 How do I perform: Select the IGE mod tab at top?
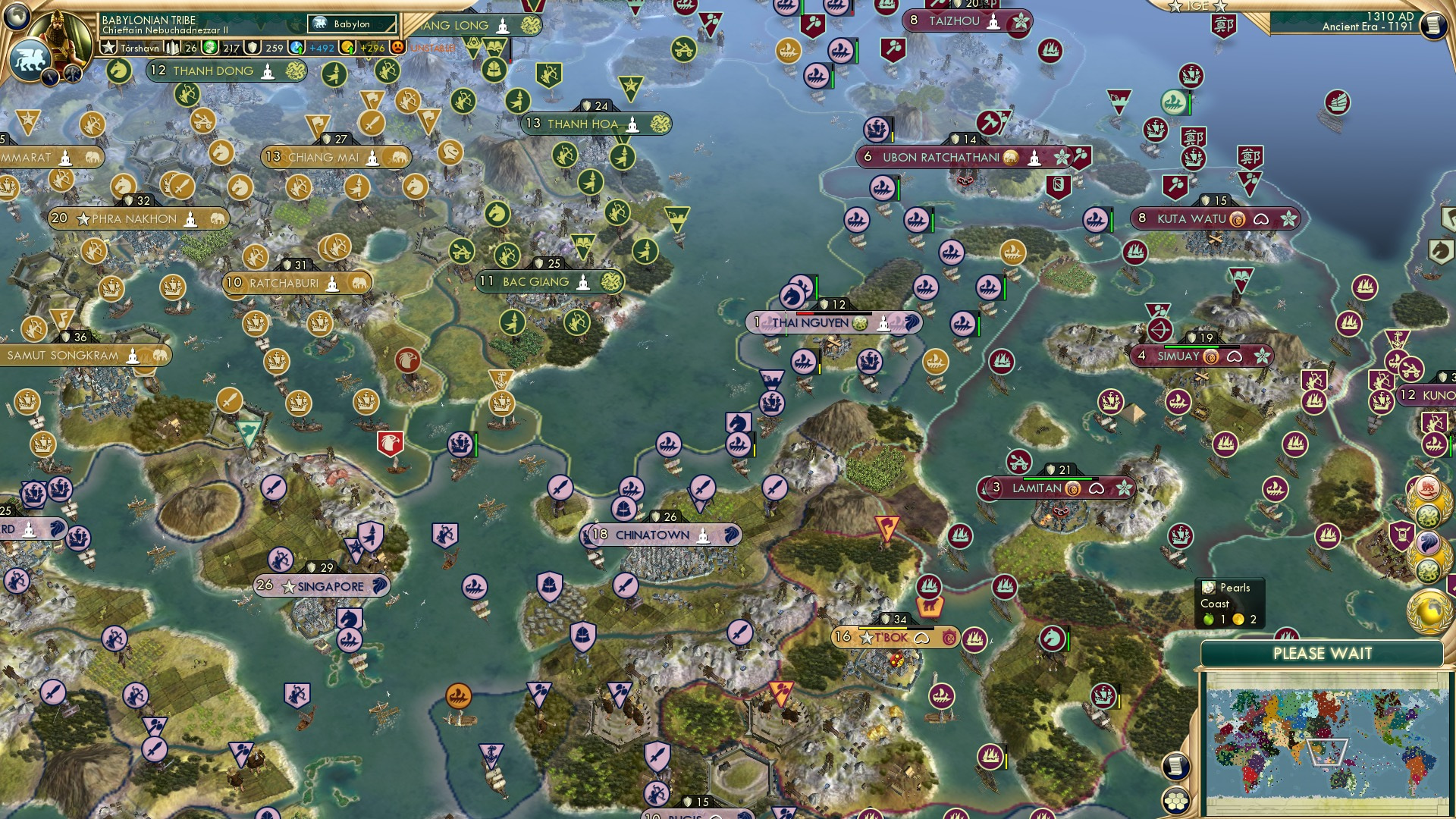pos(1197,6)
